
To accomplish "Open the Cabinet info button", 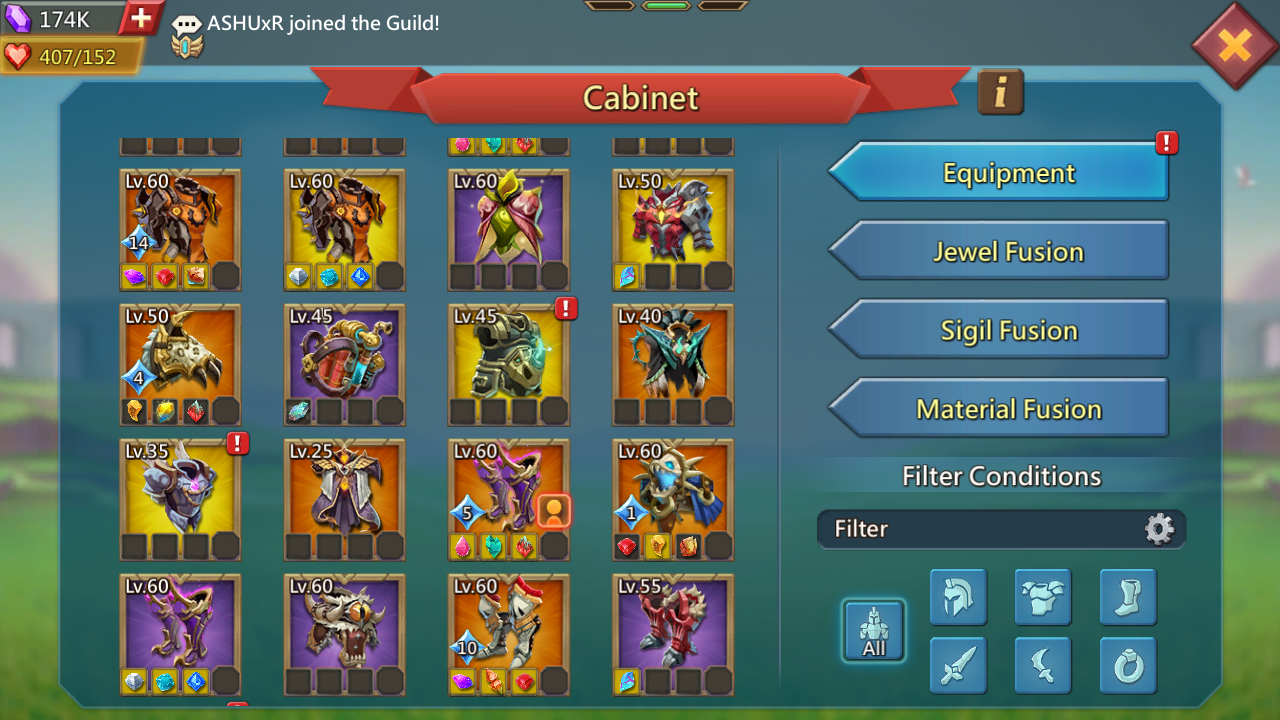I will (1000, 92).
